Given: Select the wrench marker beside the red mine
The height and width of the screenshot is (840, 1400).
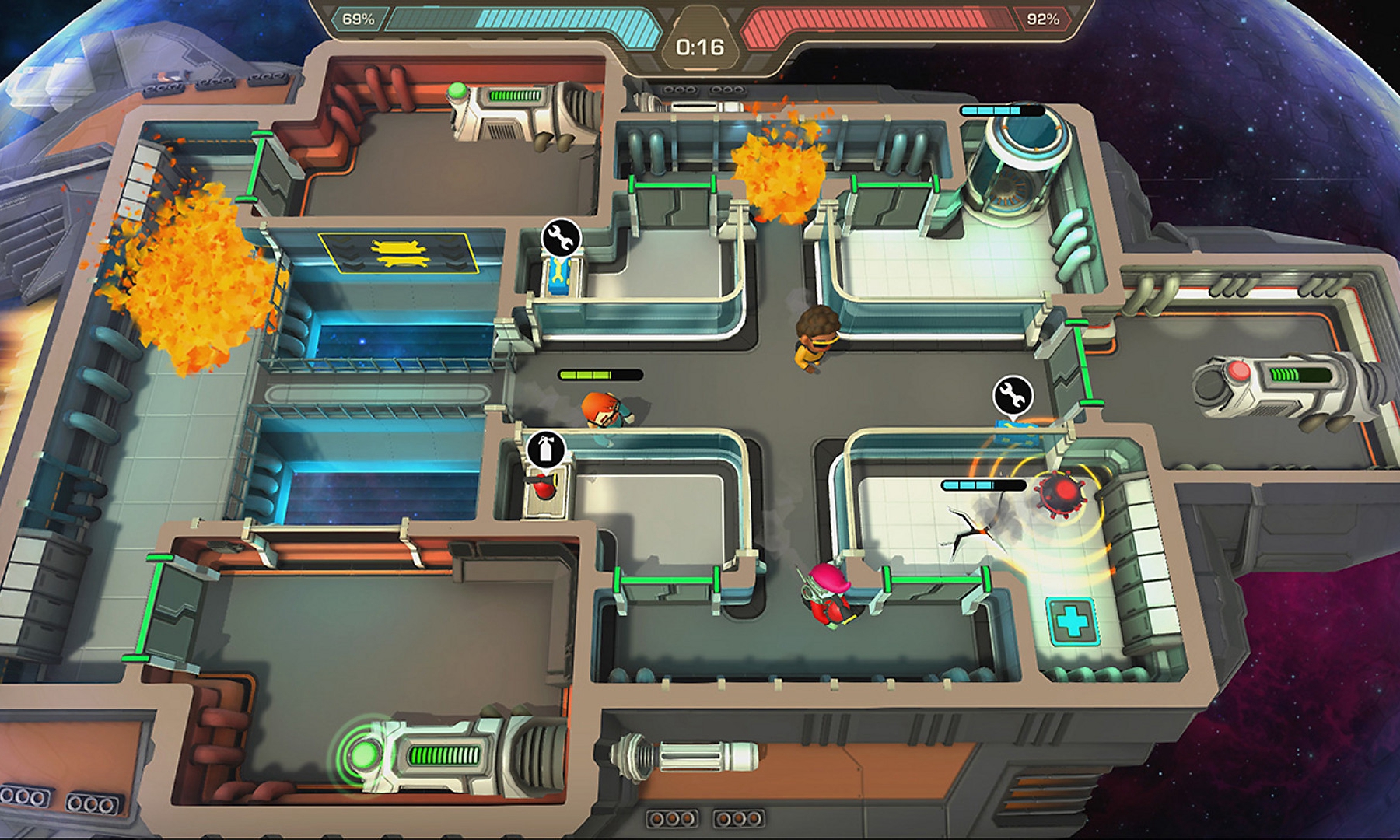Looking at the screenshot, I should click(x=1013, y=395).
